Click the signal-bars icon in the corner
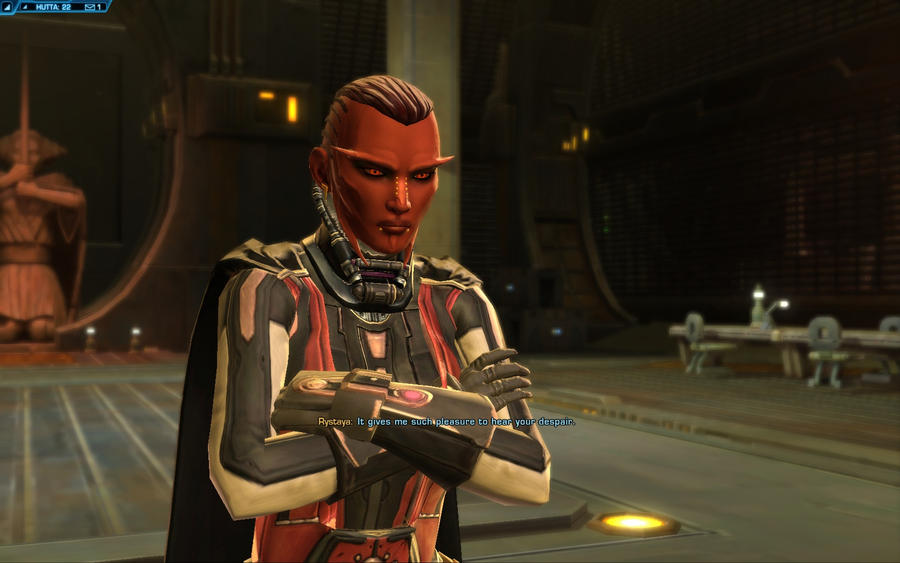Screen dimensions: 900x563 pyautogui.click(x=8, y=6)
